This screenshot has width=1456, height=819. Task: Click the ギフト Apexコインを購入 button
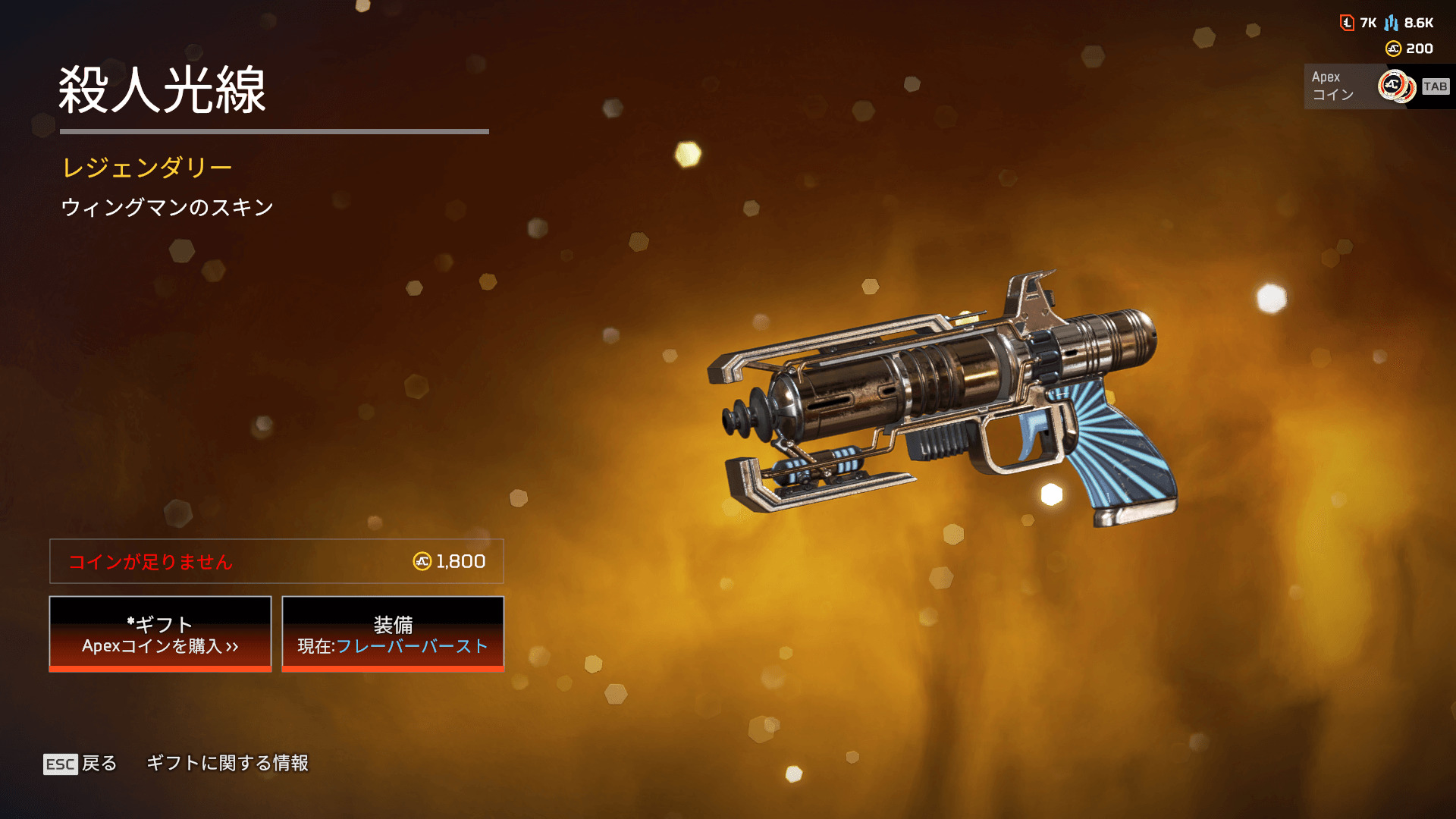pyautogui.click(x=160, y=634)
